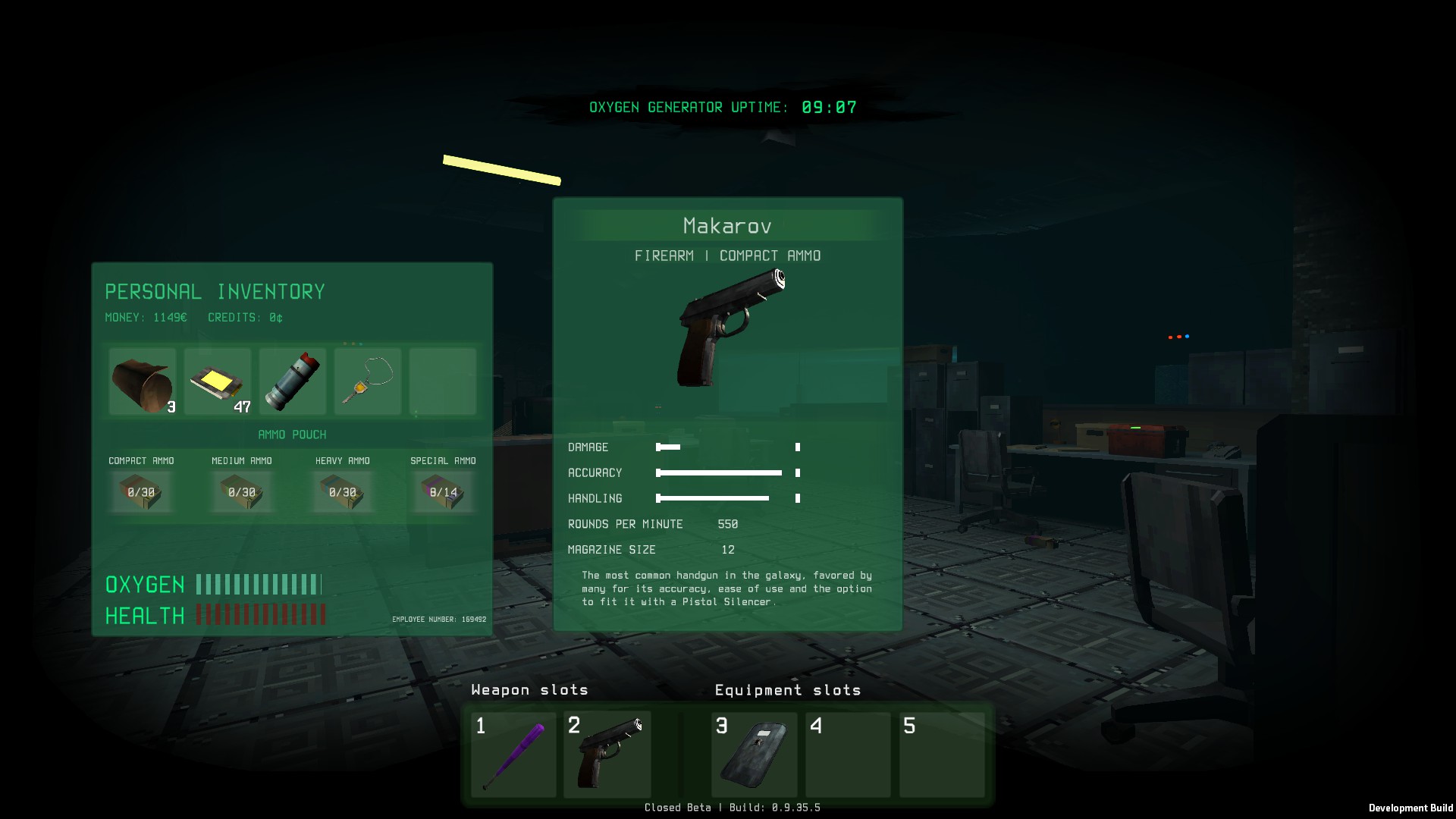Click the Heavy Ammo pouch slot
Screen dimensions: 1456x819
(x=343, y=491)
